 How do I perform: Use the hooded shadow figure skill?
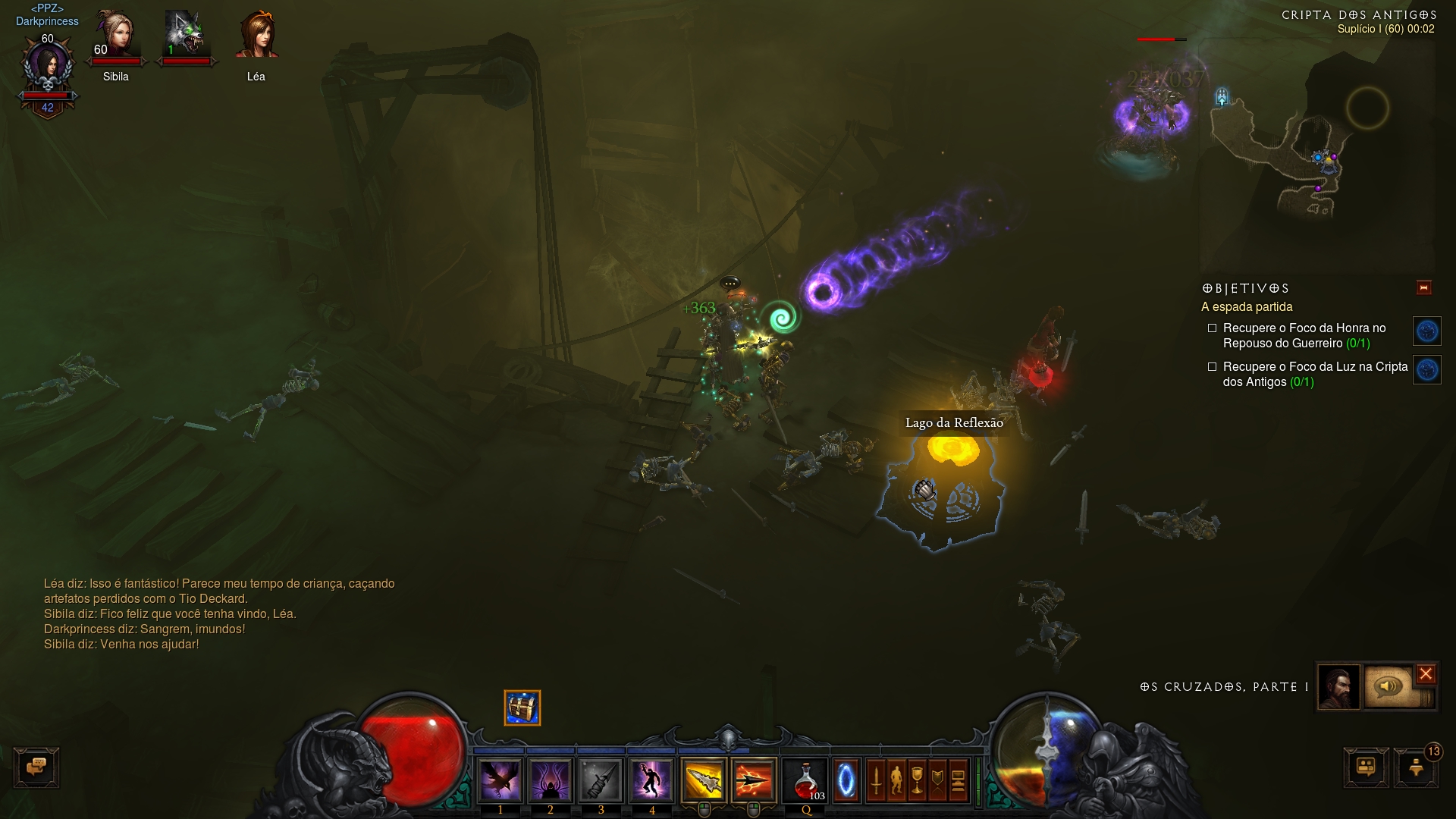[x=551, y=780]
